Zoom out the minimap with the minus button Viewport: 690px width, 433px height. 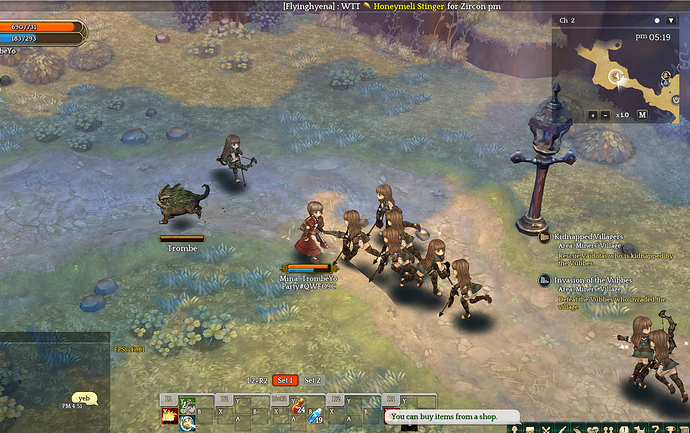click(x=606, y=114)
